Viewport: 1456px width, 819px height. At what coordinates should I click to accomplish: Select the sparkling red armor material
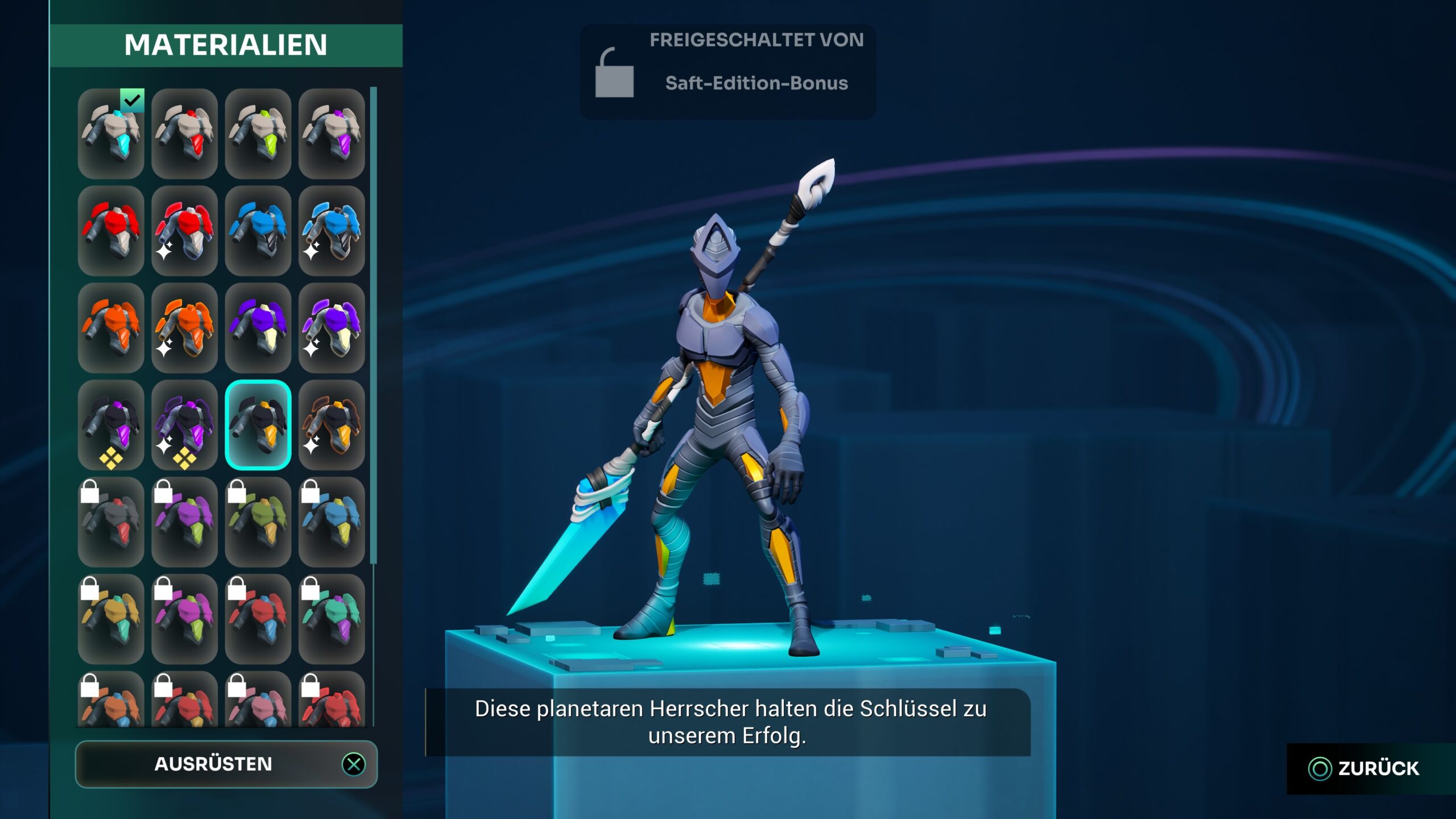(184, 231)
